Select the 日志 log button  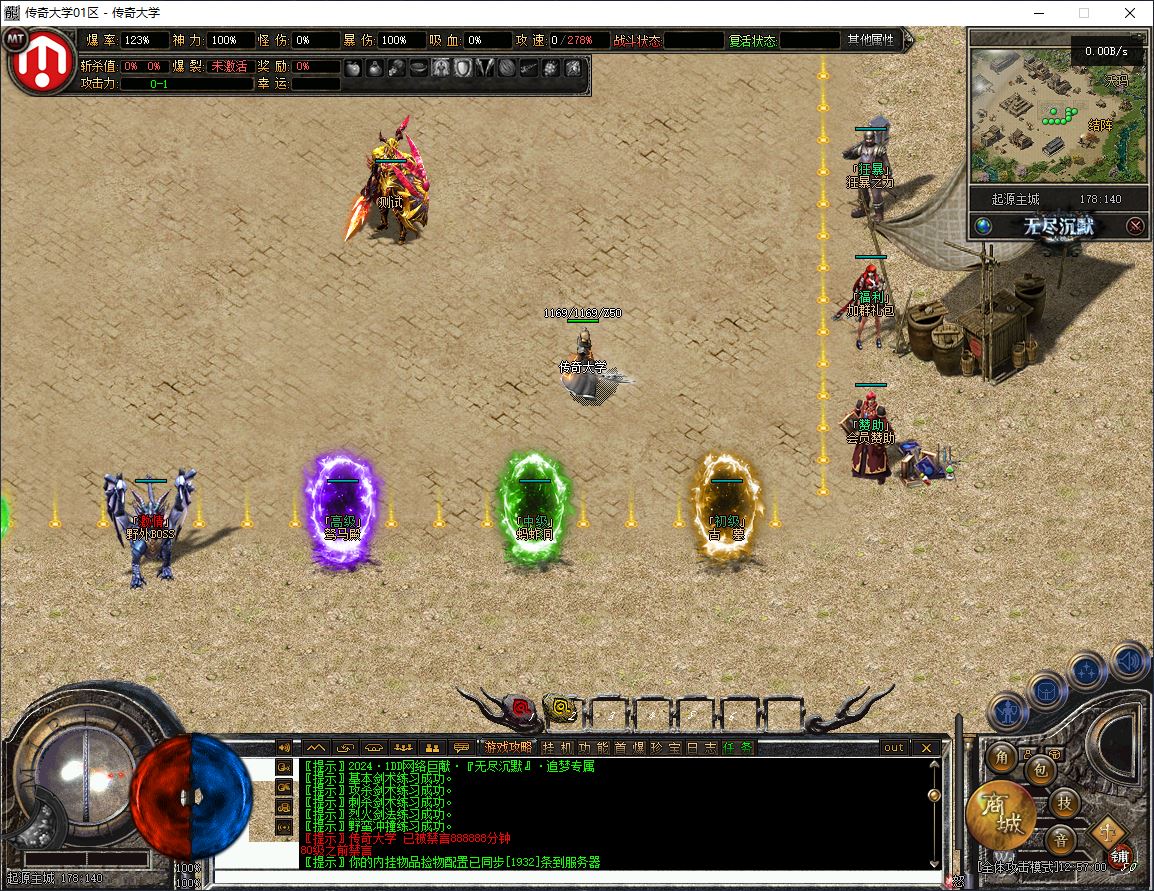(702, 747)
